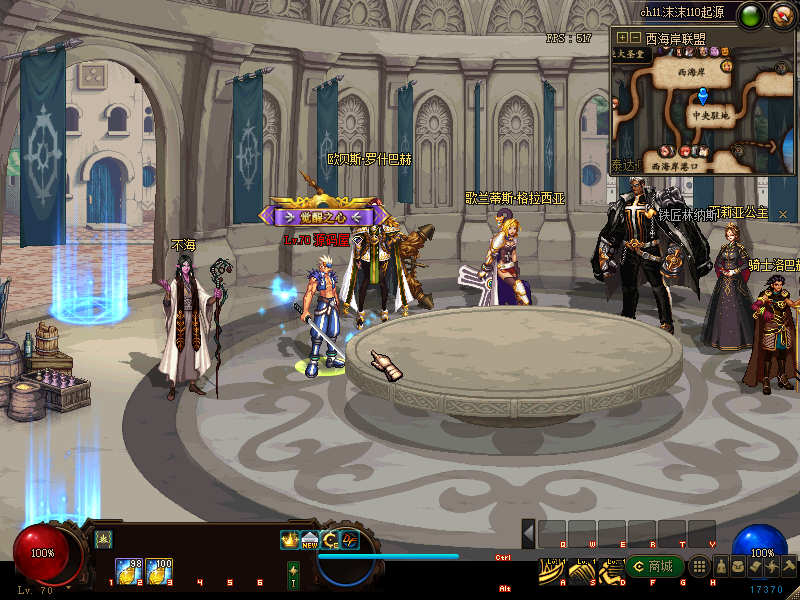Use the potion in quickslot with 100 count
This screenshot has width=800, height=600.
pyautogui.click(x=158, y=570)
